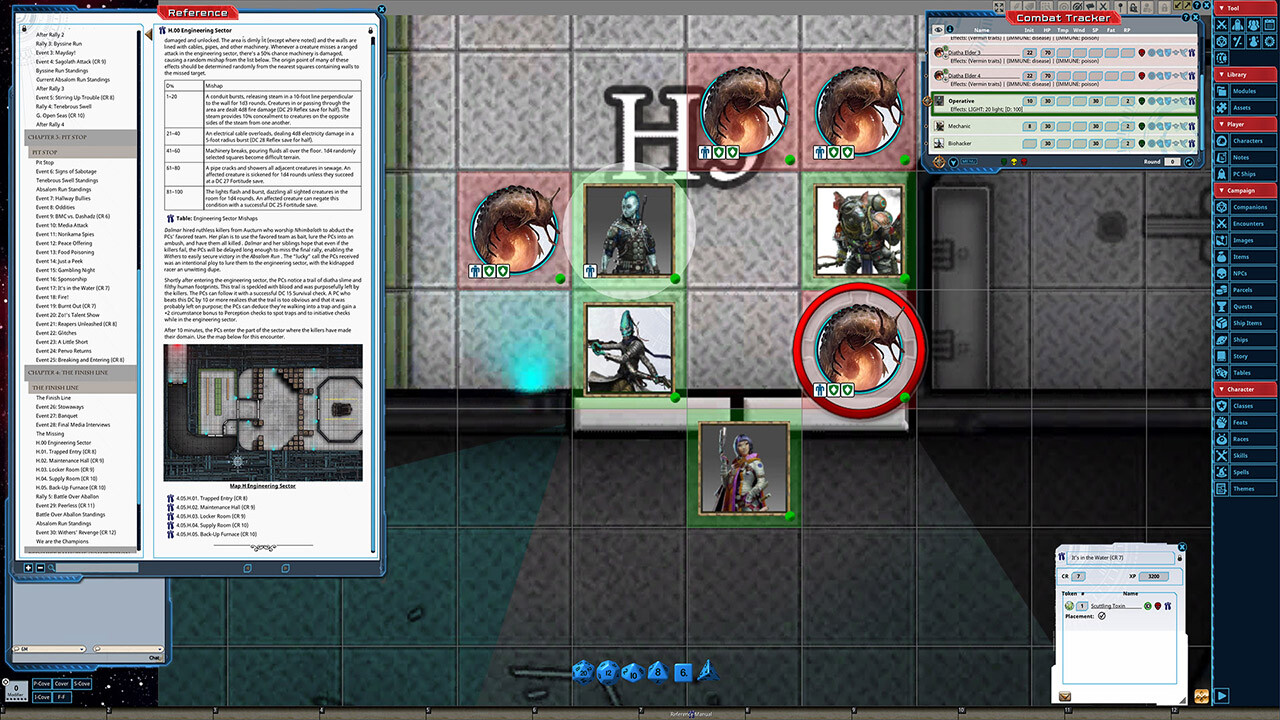Toggle the Placement checkmark for Scuttling Toxin
The width and height of the screenshot is (1280, 720).
tap(1102, 616)
